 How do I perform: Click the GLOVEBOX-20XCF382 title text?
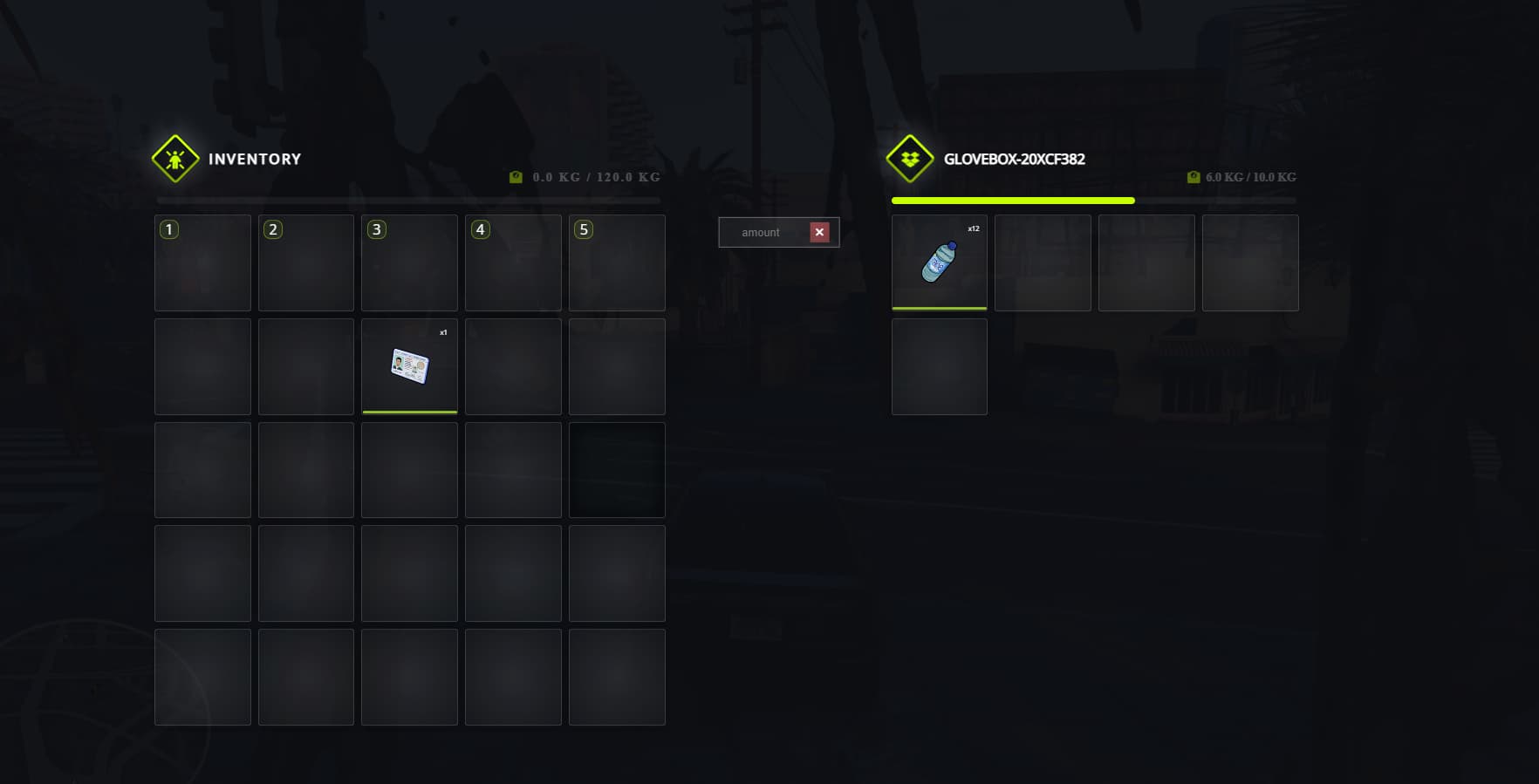point(1015,160)
